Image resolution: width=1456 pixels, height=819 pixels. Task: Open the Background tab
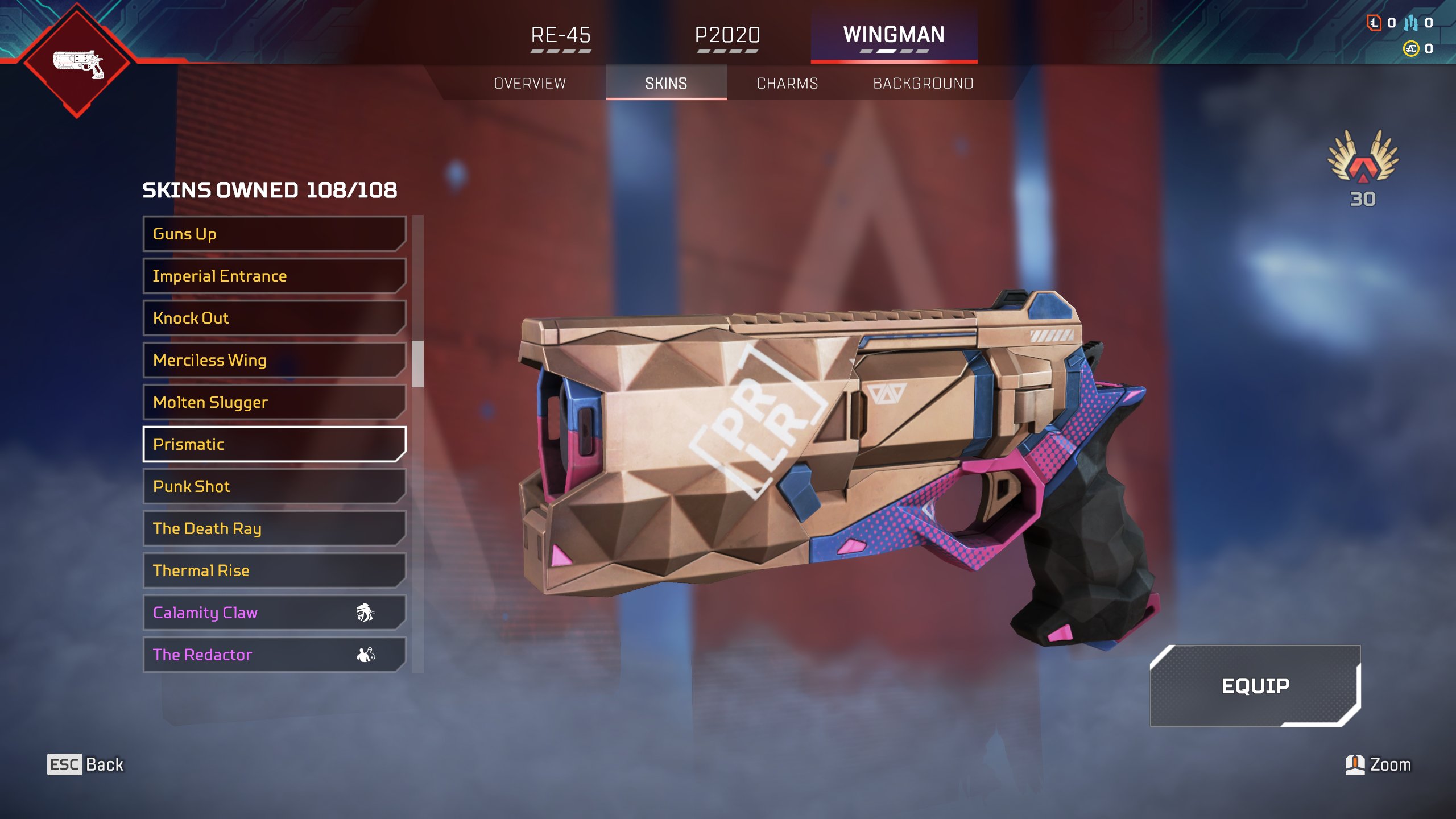pyautogui.click(x=923, y=84)
